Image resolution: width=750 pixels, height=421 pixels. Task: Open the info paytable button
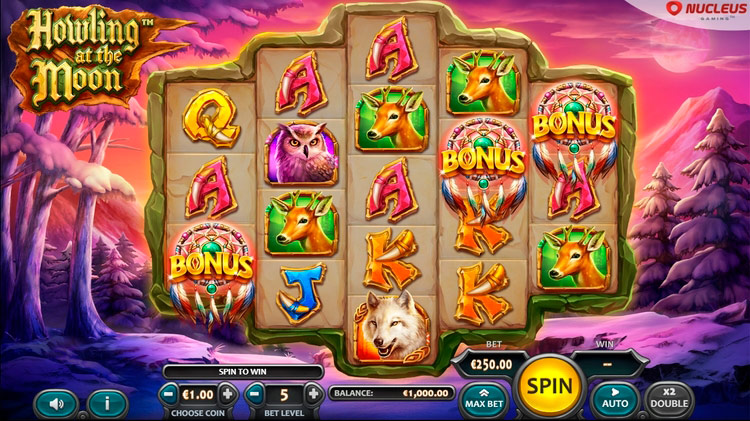106,403
